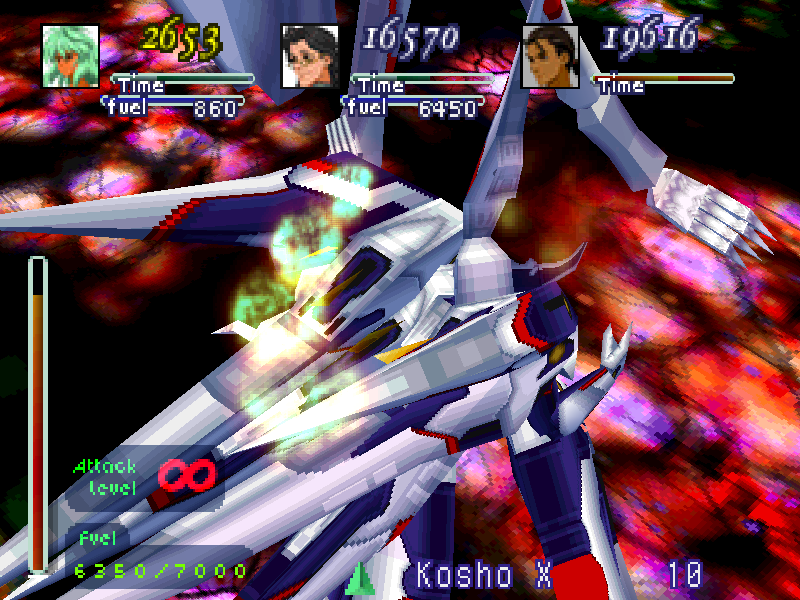The height and width of the screenshot is (600, 800).
Task: Choose the portrait of the man with glasses
Action: coord(311,56)
